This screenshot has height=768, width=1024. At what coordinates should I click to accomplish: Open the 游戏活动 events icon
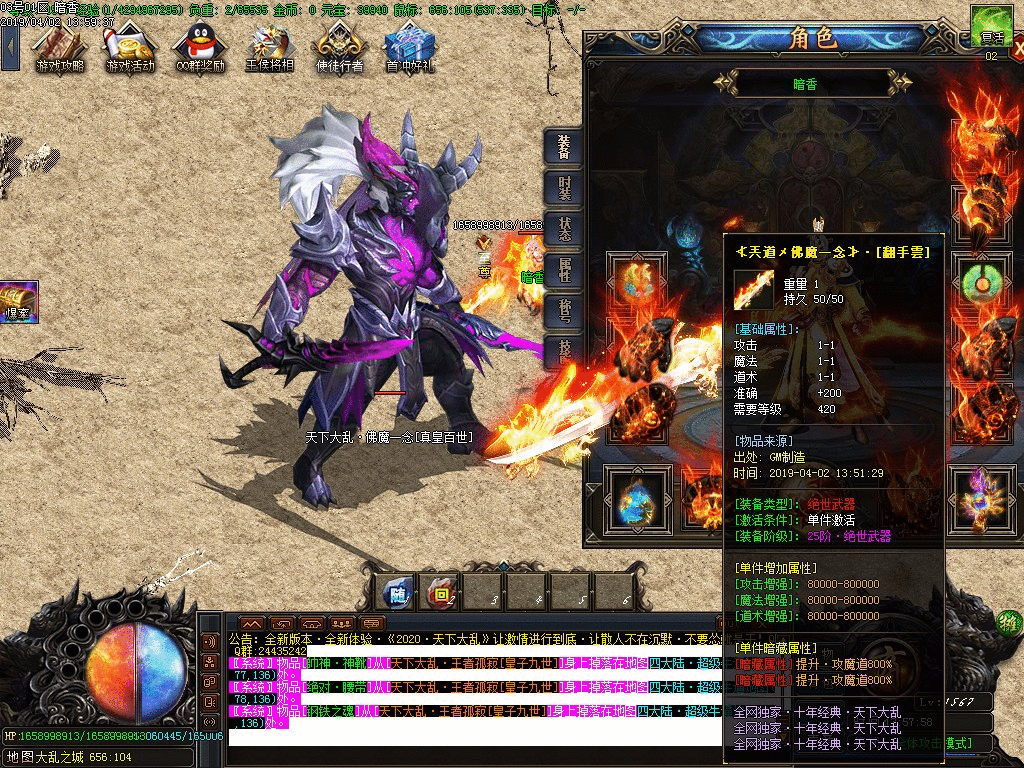[130, 46]
